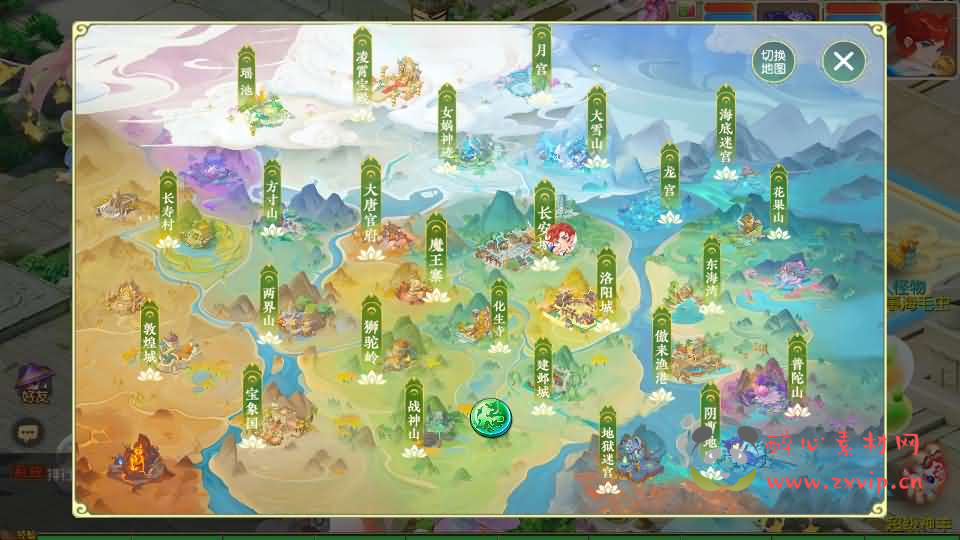The width and height of the screenshot is (960, 540).
Task: Select 大唐官府 destination
Action: (370, 197)
